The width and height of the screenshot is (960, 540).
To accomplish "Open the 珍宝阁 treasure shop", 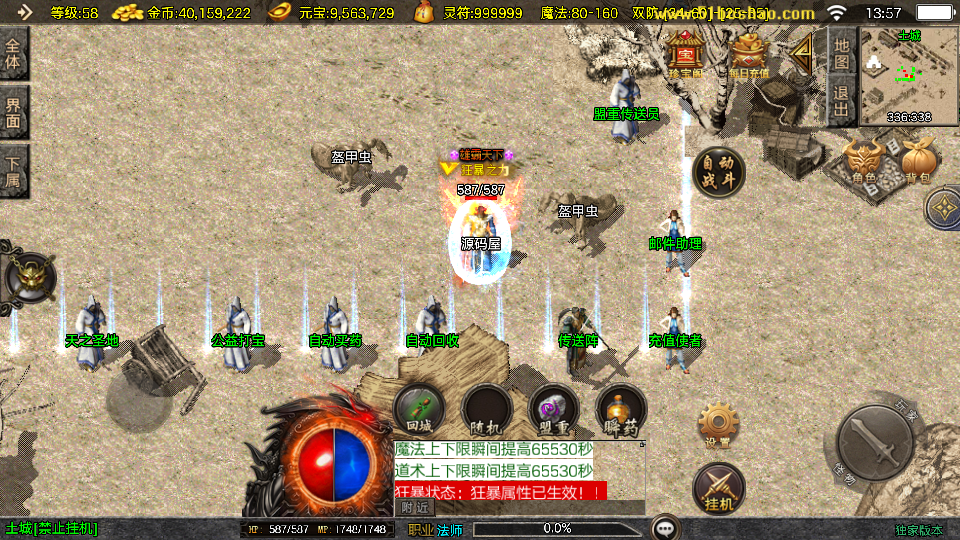I will (x=685, y=54).
